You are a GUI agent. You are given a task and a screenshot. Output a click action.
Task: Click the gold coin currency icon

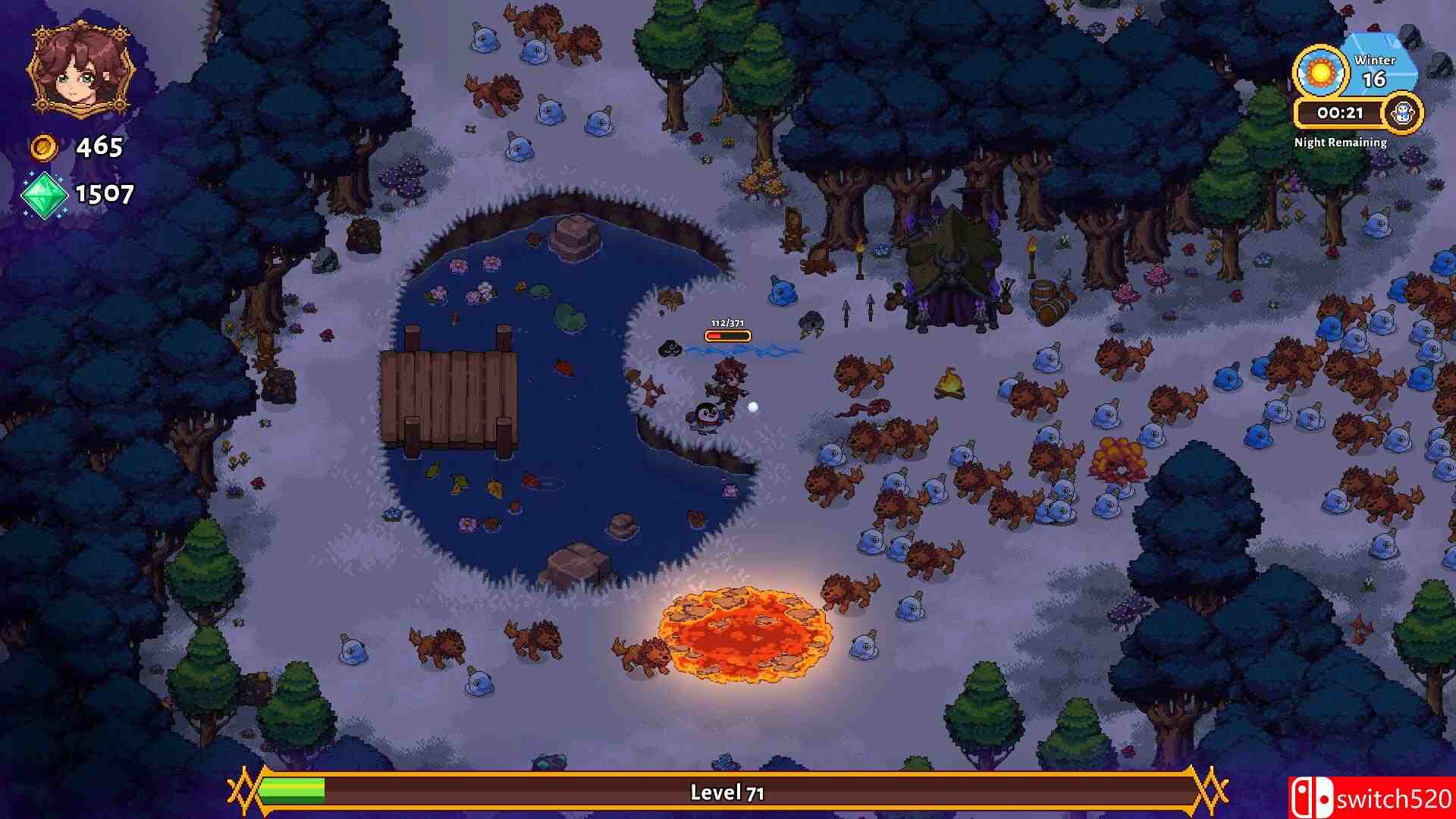44,146
